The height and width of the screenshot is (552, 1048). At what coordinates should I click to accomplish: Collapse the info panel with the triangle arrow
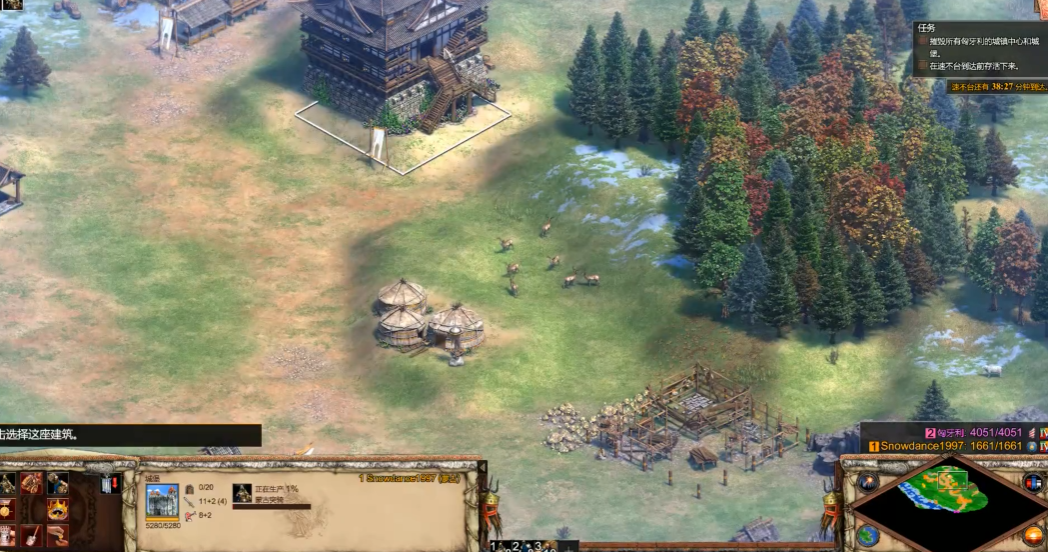point(481,467)
